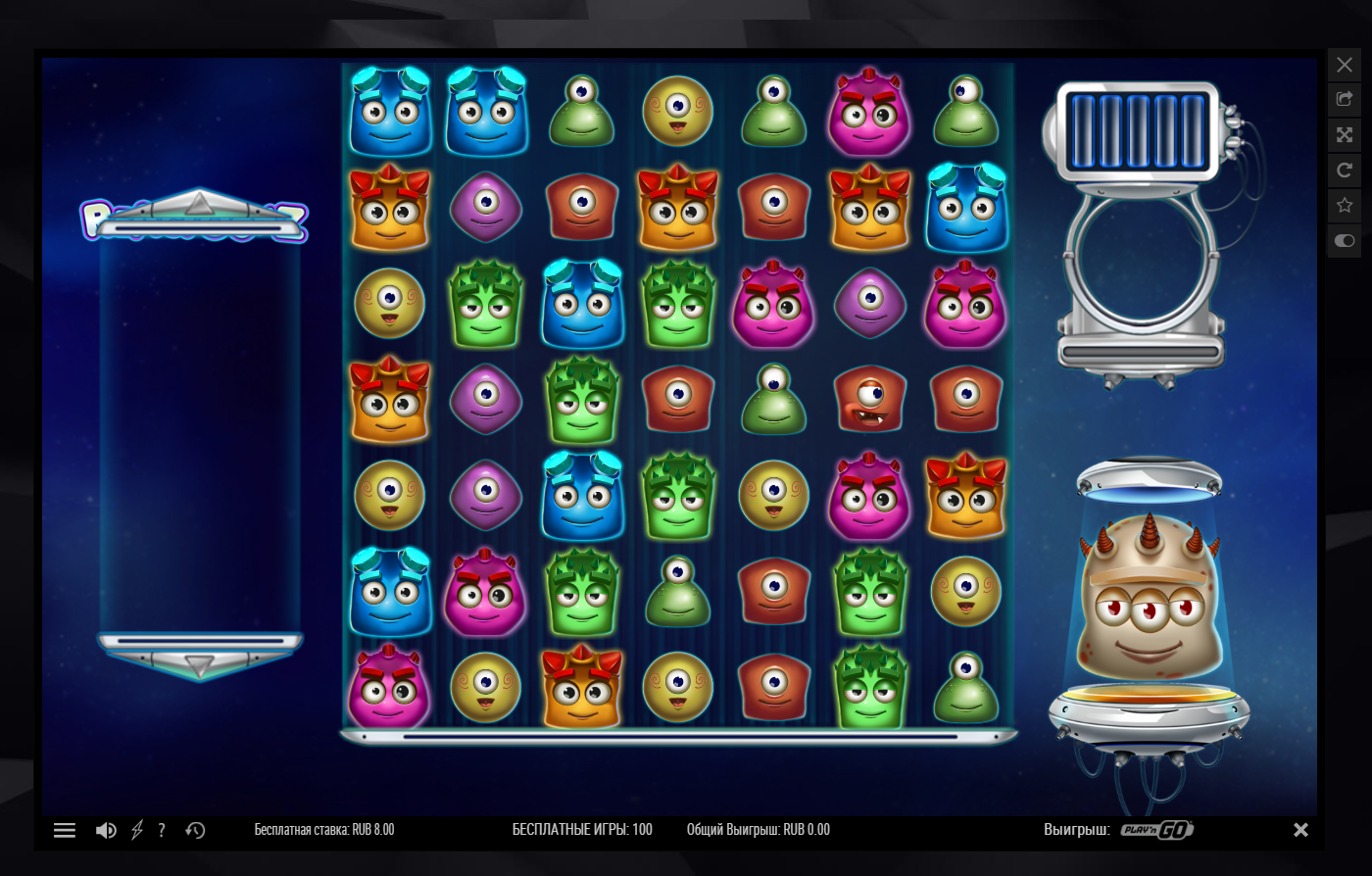
Task: Activate the lightning bolt fast play option
Action: (137, 830)
